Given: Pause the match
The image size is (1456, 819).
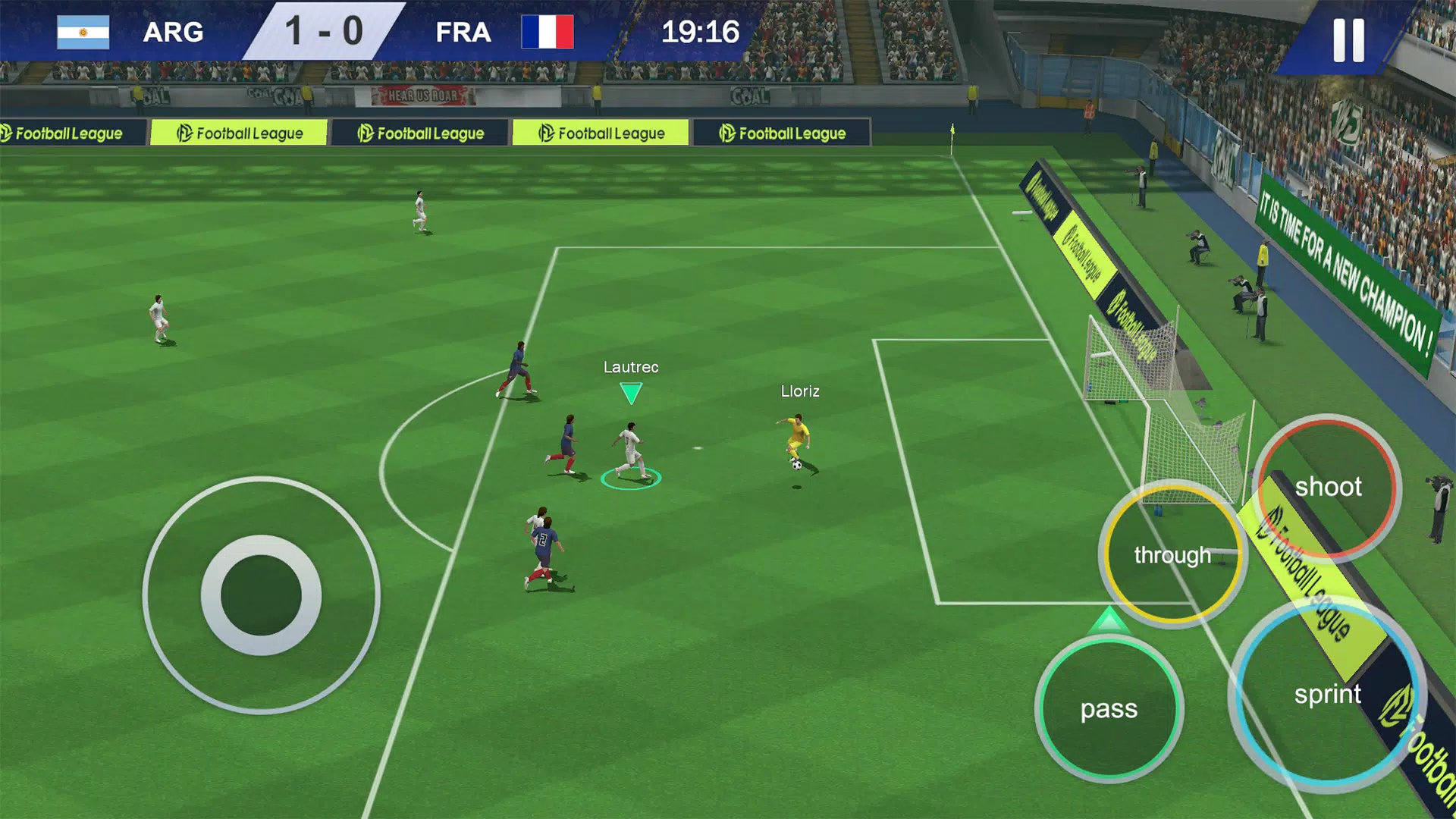Looking at the screenshot, I should pyautogui.click(x=1348, y=39).
